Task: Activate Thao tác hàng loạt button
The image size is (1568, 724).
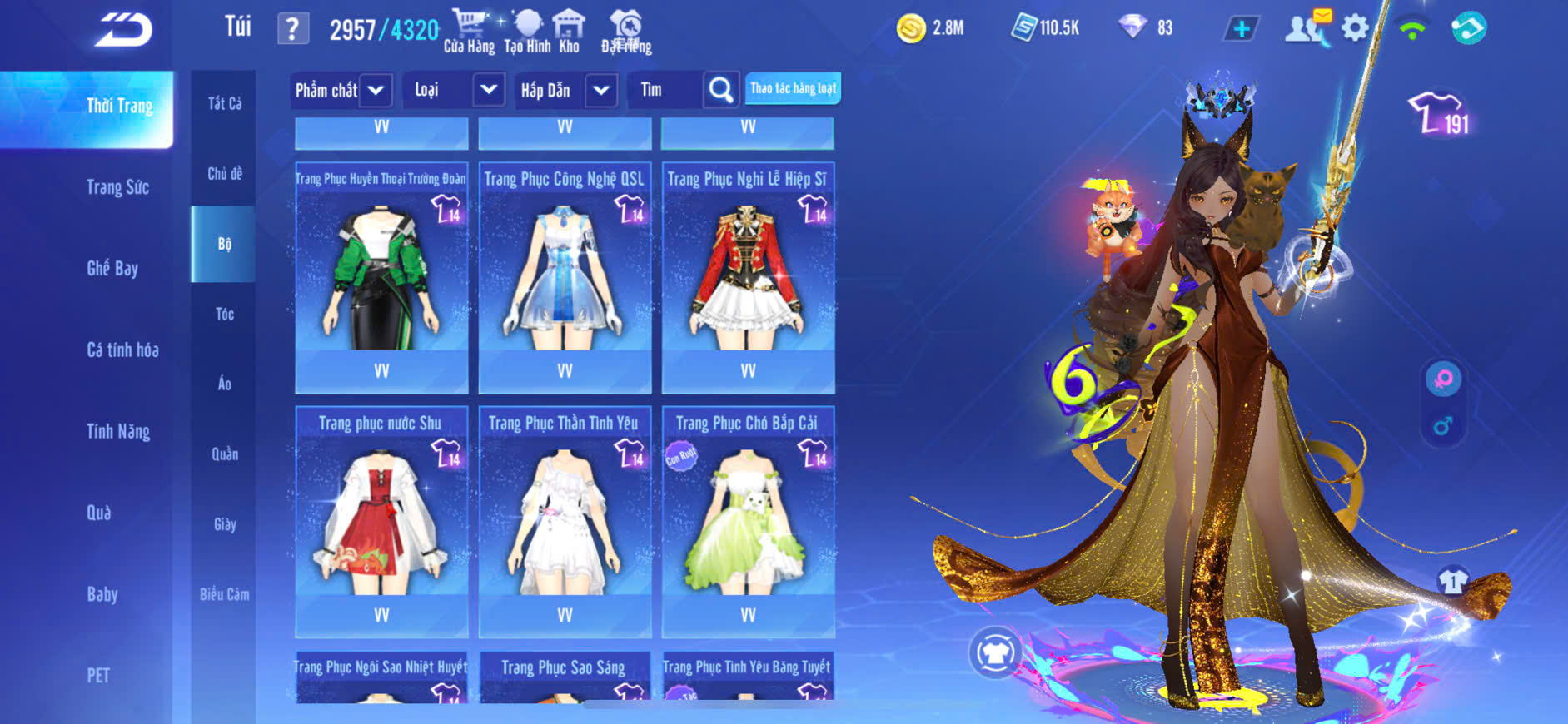Action: (x=793, y=88)
